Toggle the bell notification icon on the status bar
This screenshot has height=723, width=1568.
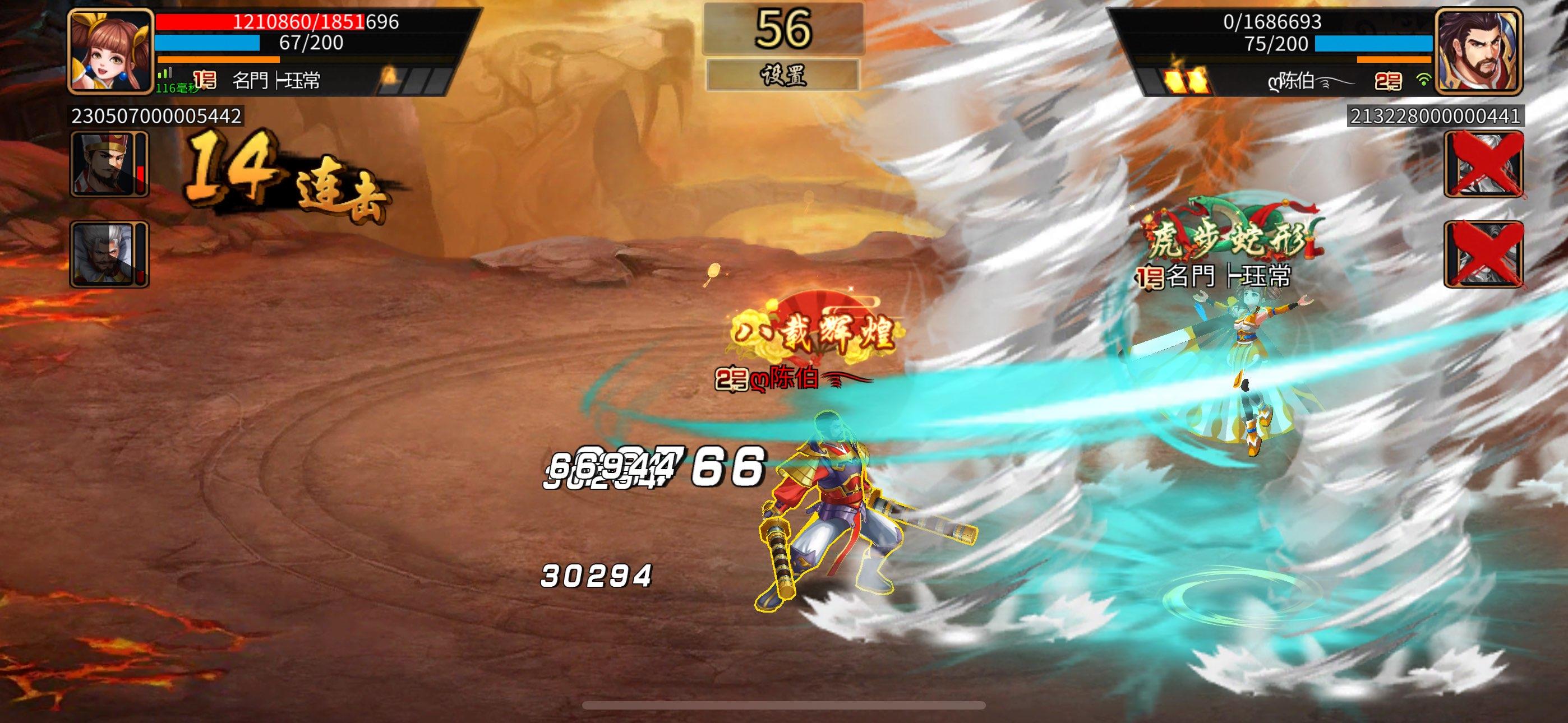(390, 75)
